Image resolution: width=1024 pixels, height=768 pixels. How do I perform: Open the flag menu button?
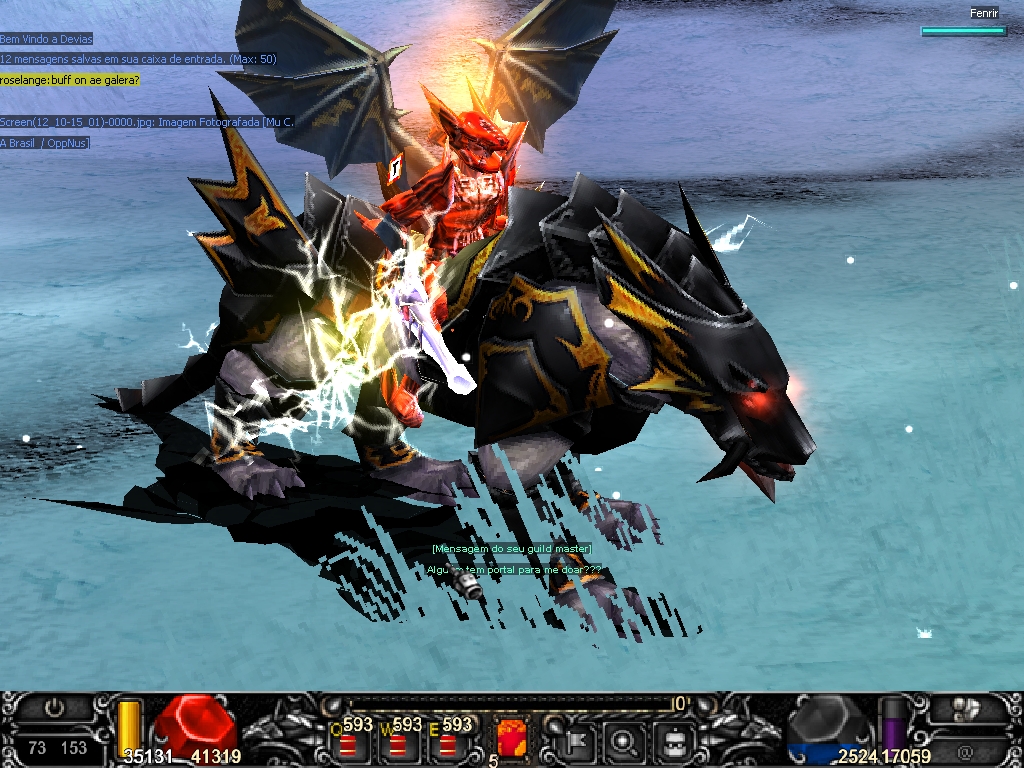(x=578, y=742)
